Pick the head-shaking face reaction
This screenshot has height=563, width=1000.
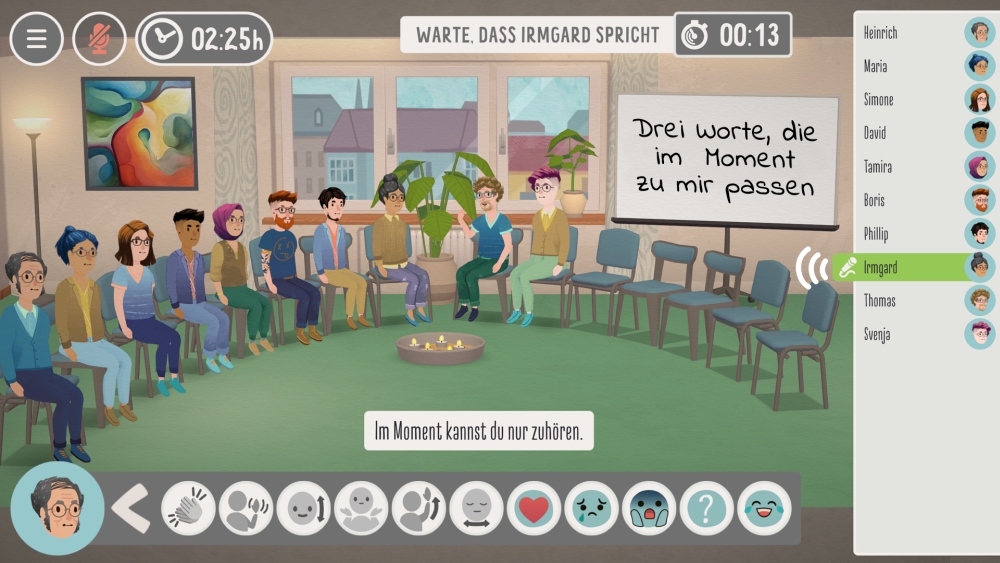(476, 508)
